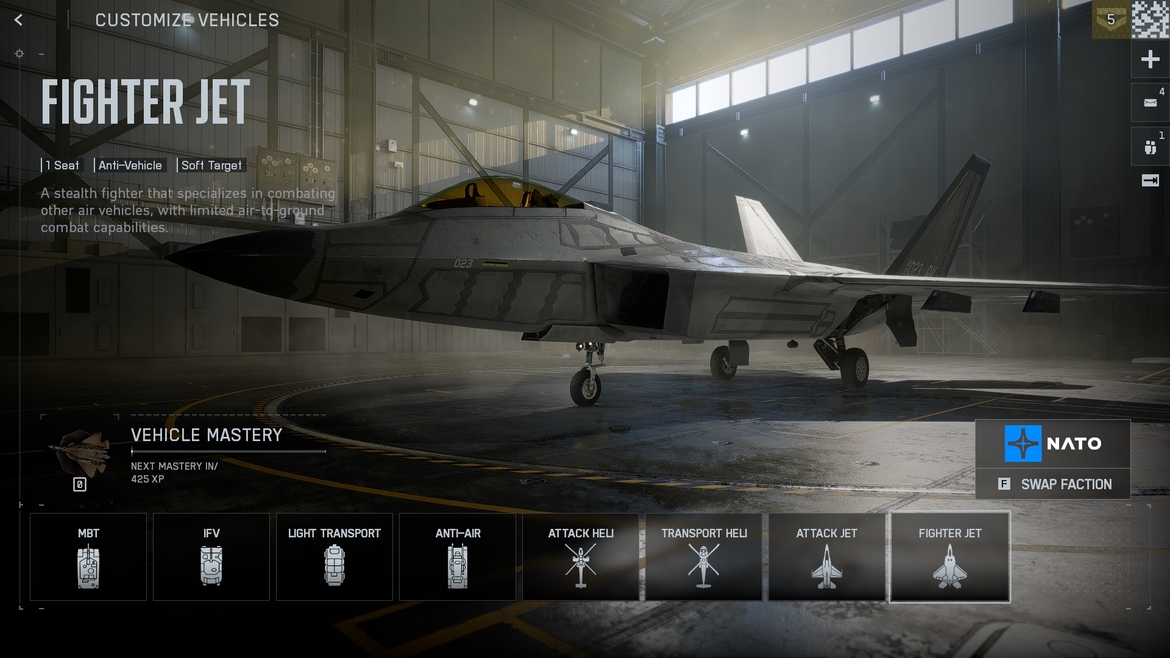This screenshot has width=1170, height=658.
Task: Click the rank 5 chevron badge
Action: [1110, 19]
